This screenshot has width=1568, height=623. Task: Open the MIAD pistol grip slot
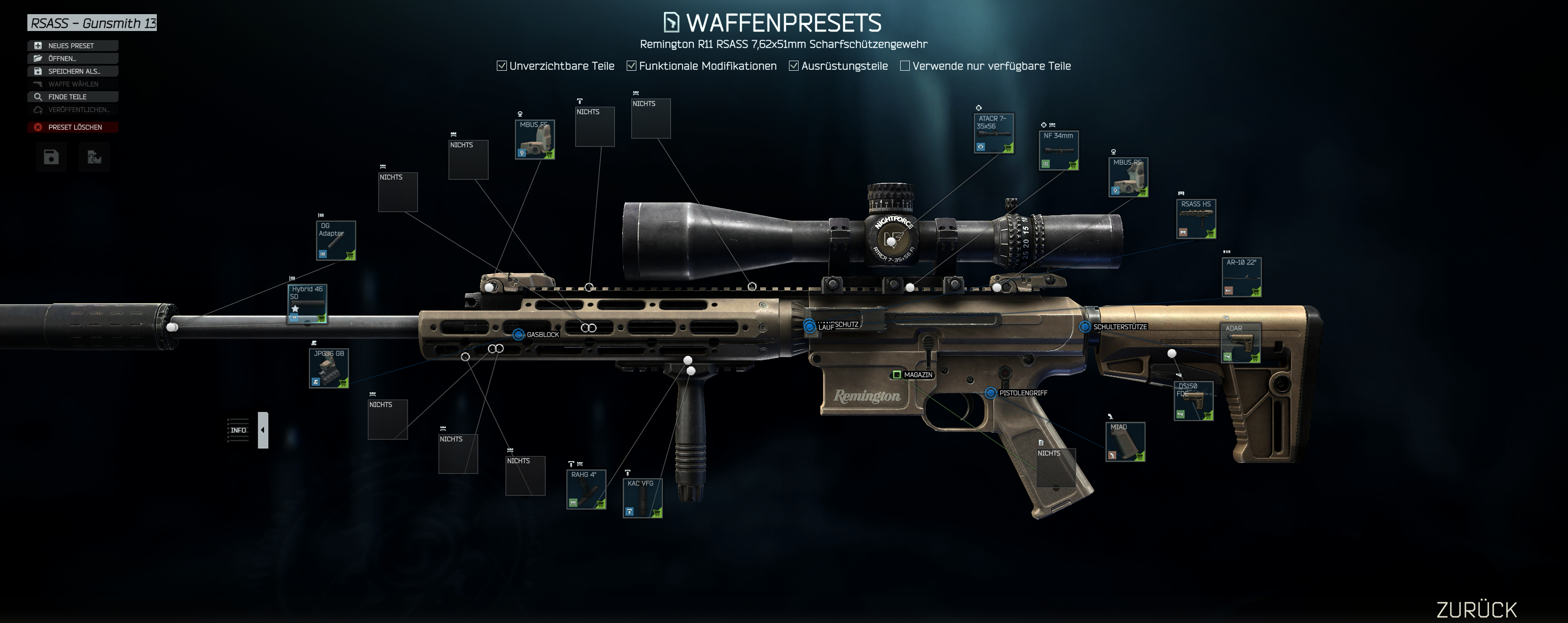tap(1125, 441)
